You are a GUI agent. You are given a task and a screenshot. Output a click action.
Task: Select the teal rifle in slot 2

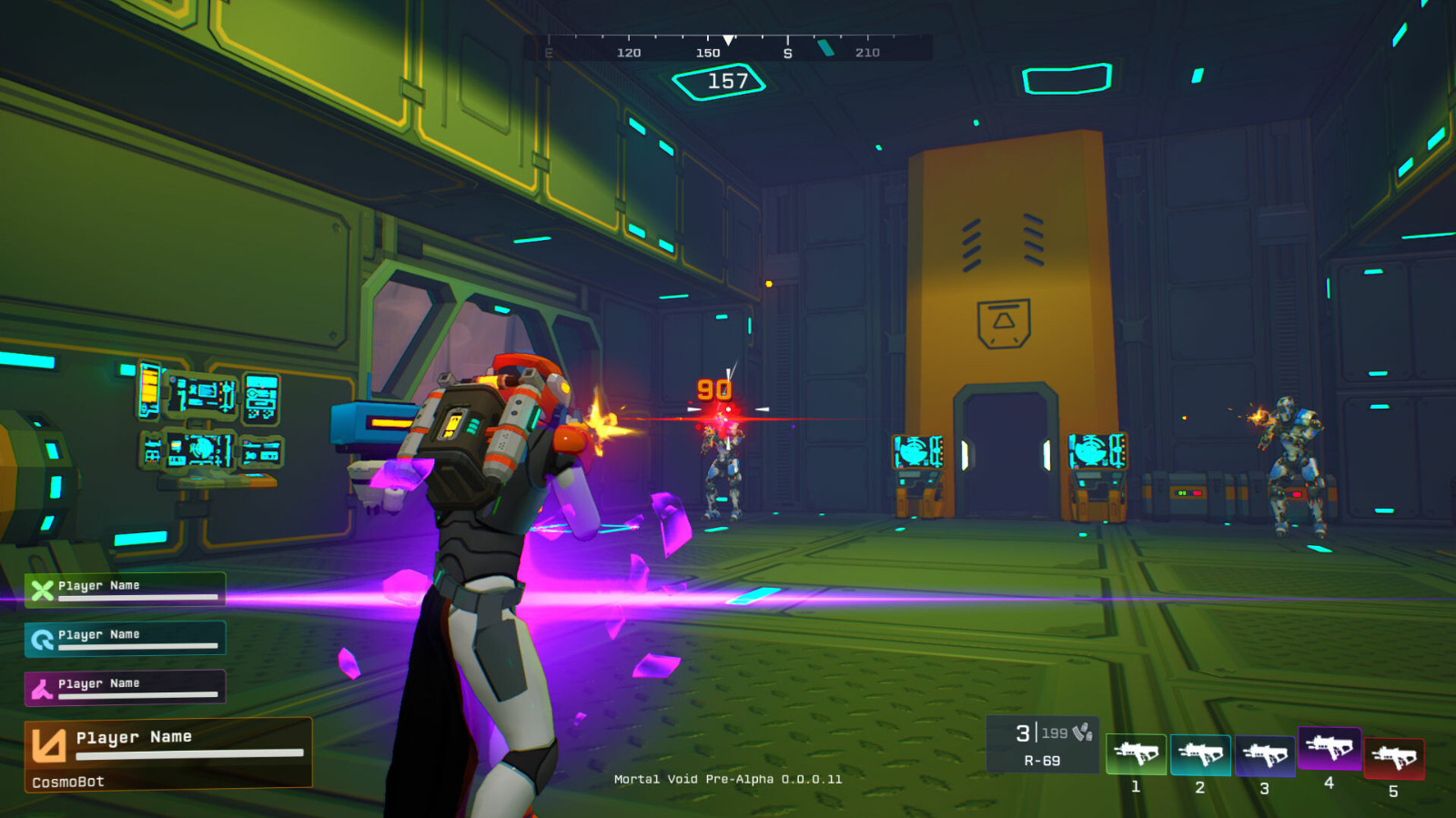1199,753
